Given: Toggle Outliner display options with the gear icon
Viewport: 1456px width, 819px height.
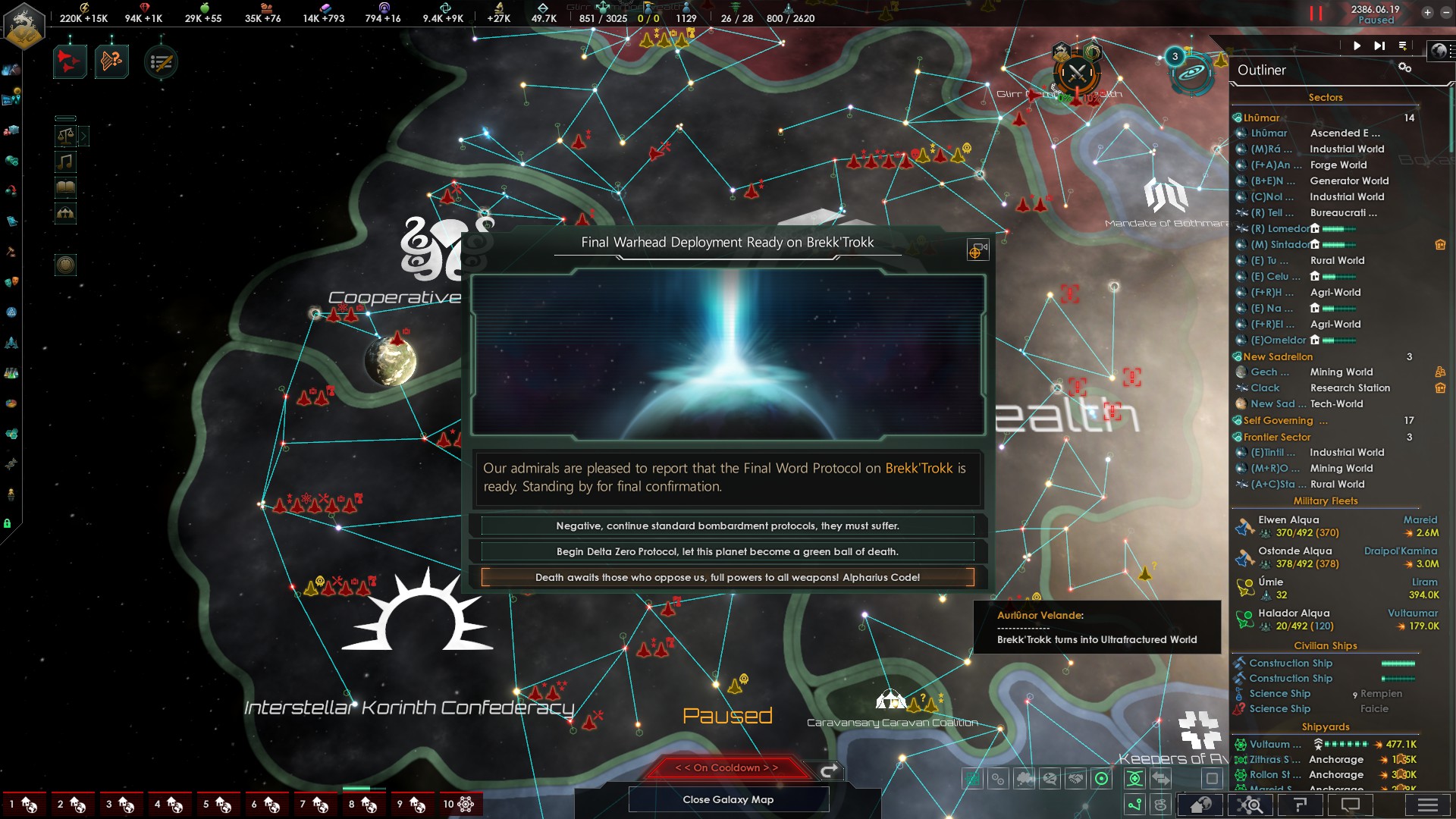Looking at the screenshot, I should (x=1404, y=67).
